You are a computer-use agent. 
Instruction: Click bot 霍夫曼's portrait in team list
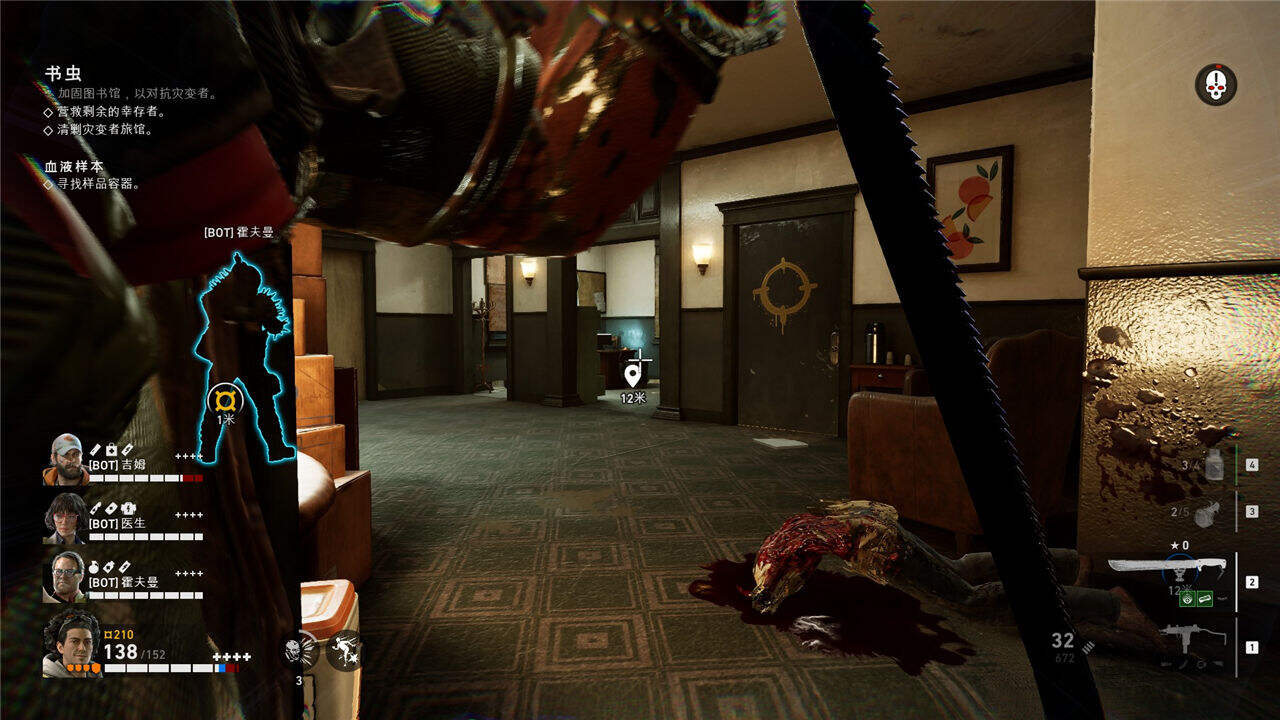[x=65, y=576]
